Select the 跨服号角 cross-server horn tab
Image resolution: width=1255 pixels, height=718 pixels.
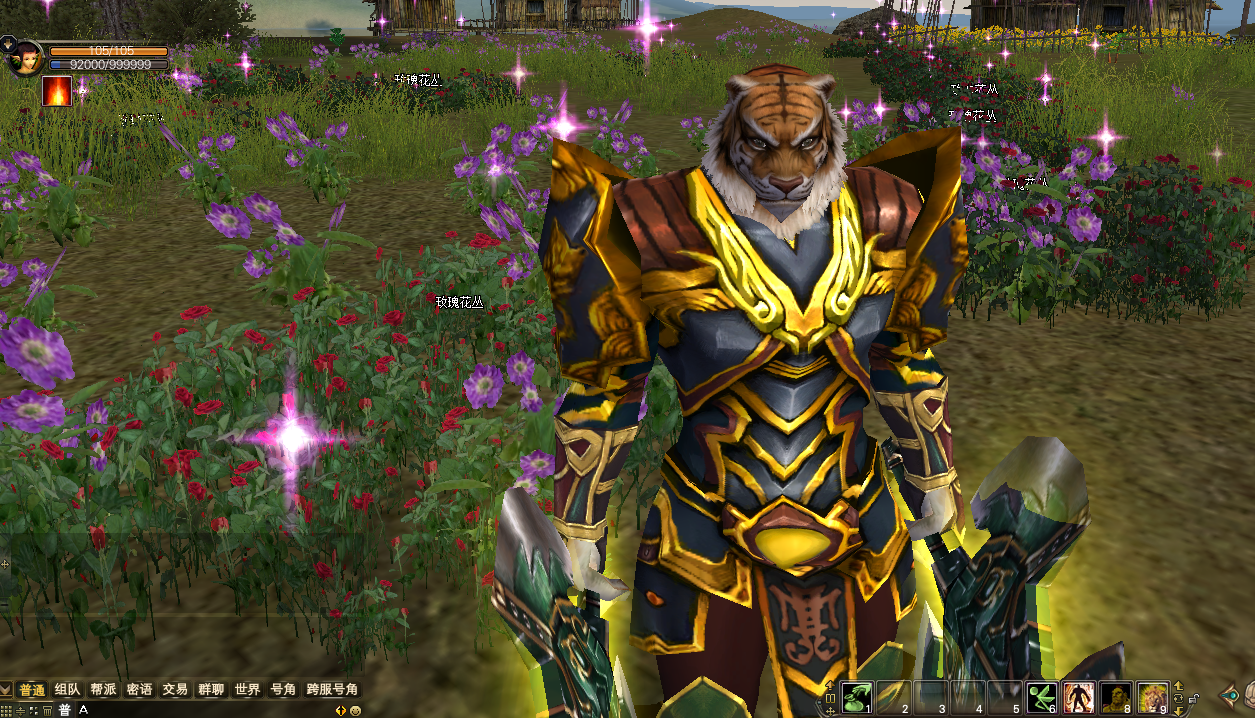(x=332, y=690)
